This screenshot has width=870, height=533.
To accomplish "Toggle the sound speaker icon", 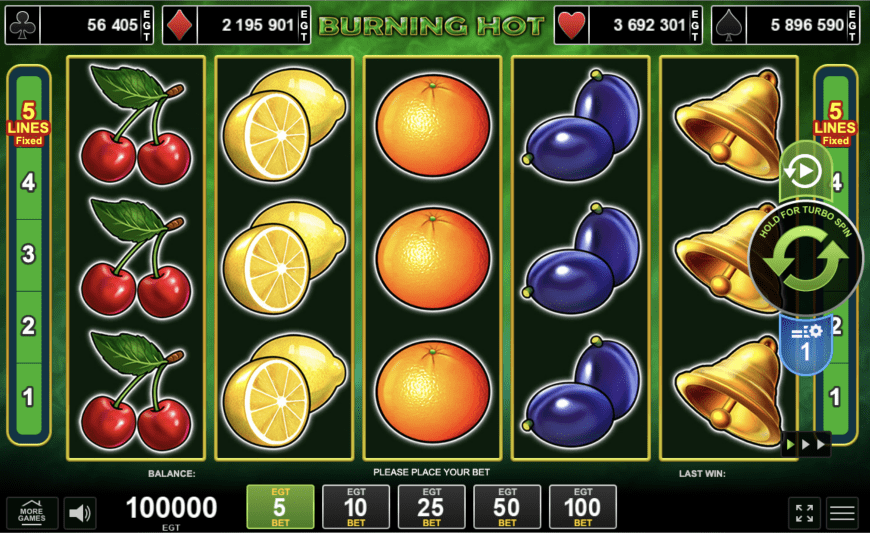I will 80,514.
